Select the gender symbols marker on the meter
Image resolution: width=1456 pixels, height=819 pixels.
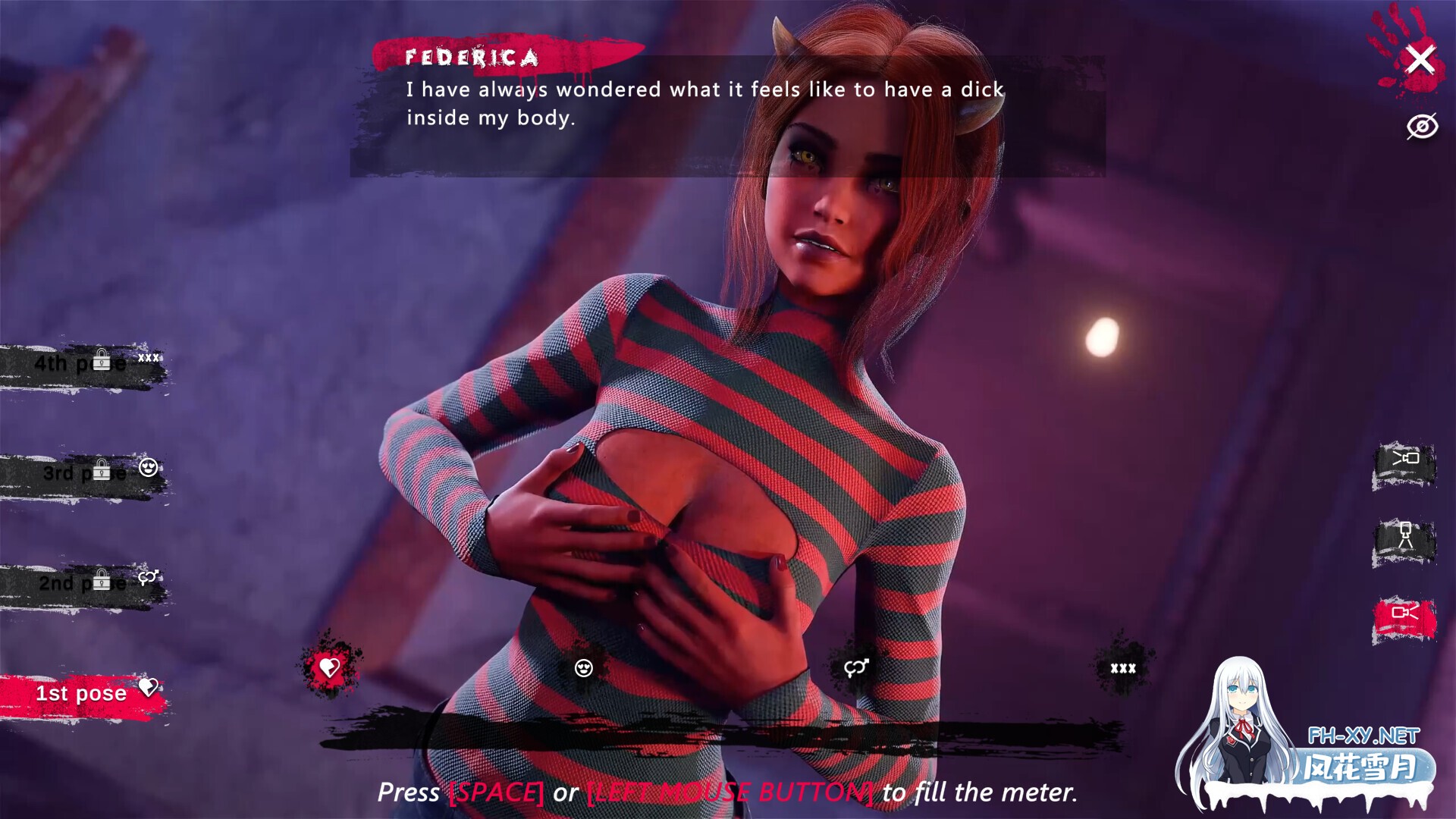[x=857, y=668]
